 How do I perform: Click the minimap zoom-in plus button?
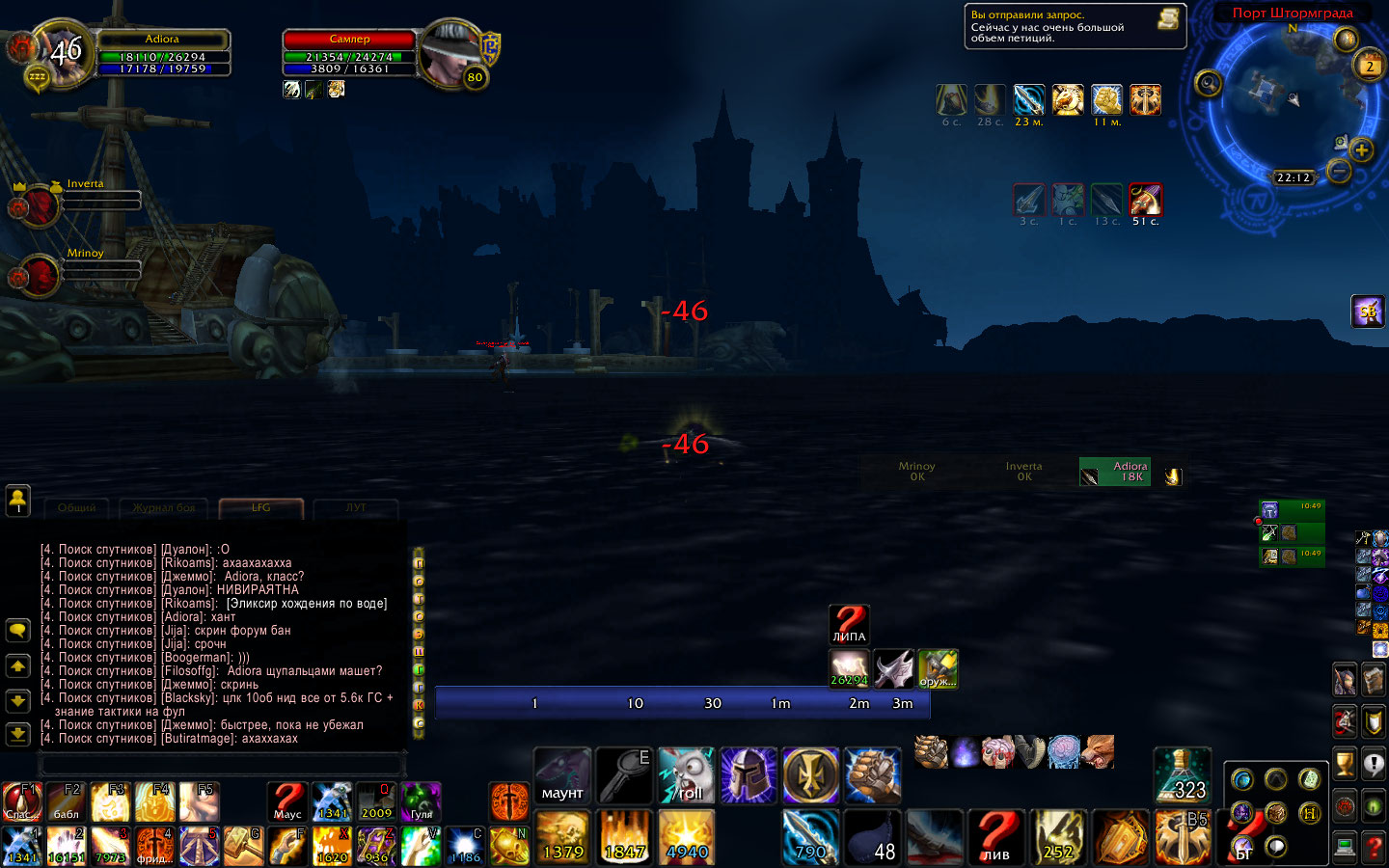coord(1361,149)
